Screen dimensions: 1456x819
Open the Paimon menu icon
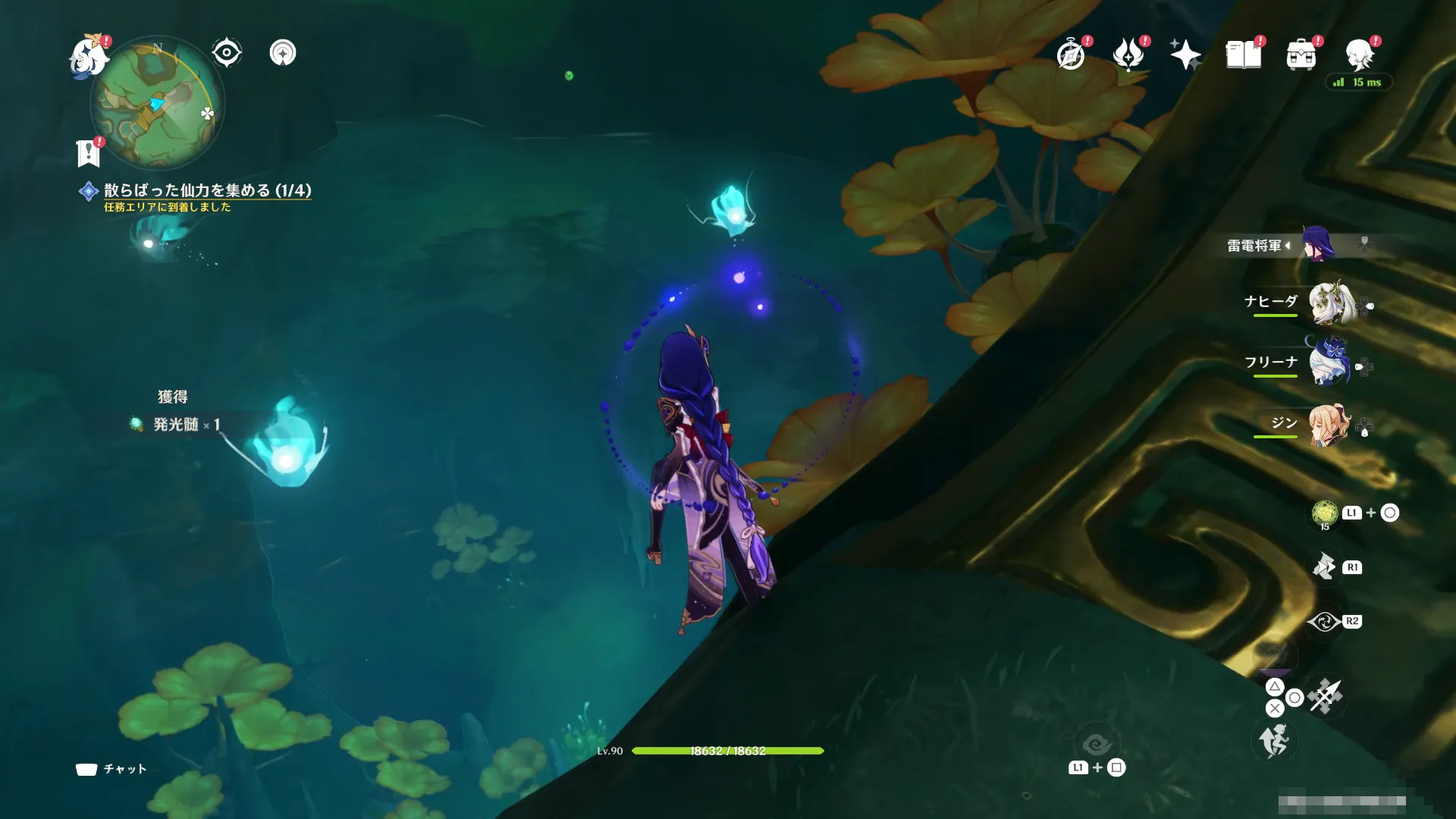pyautogui.click(x=89, y=56)
